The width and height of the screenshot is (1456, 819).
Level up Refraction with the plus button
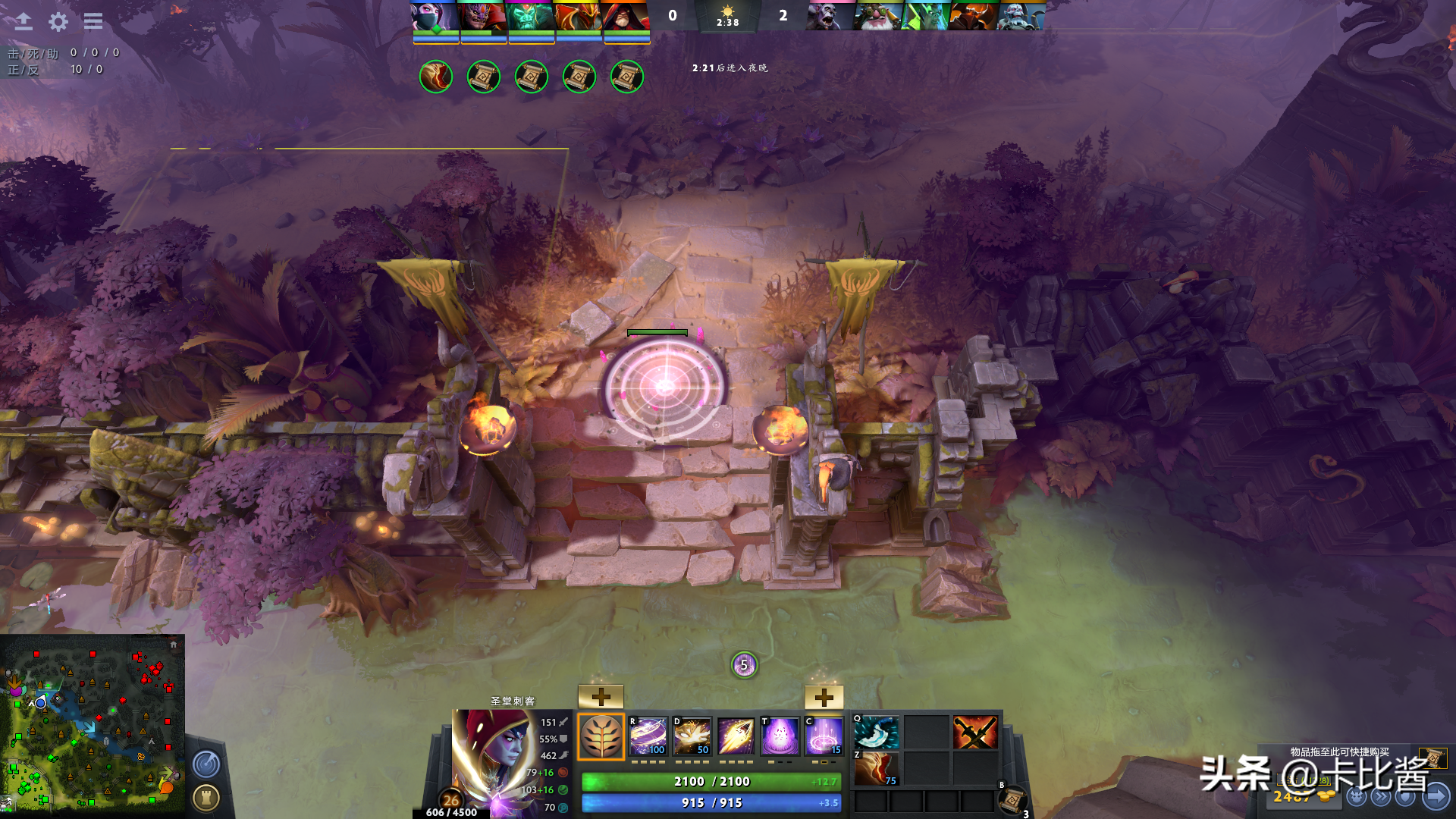pos(601,697)
